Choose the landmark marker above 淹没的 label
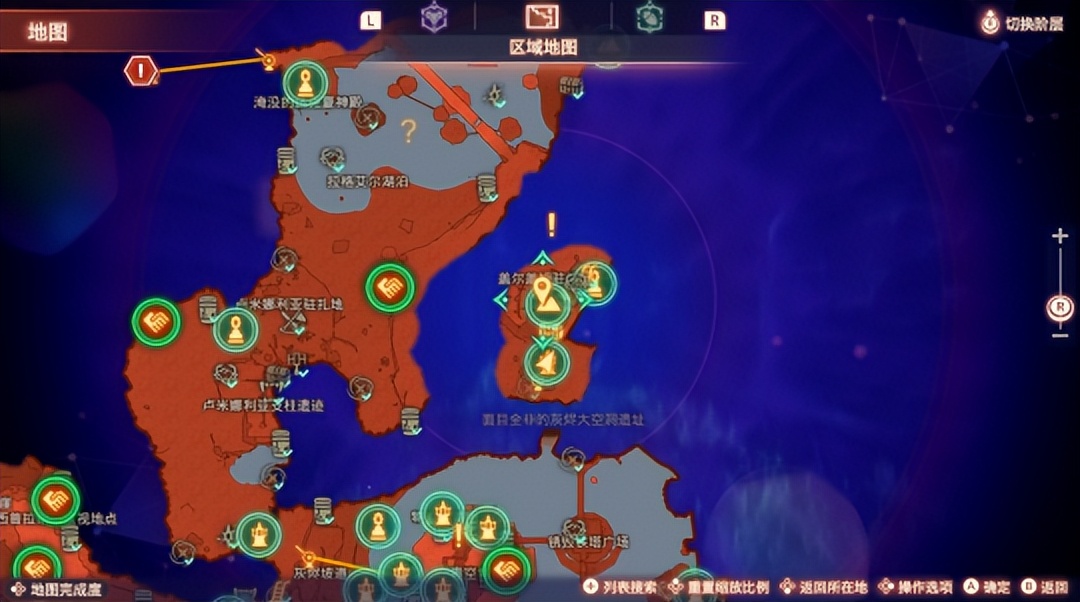The image size is (1080, 602). (305, 83)
